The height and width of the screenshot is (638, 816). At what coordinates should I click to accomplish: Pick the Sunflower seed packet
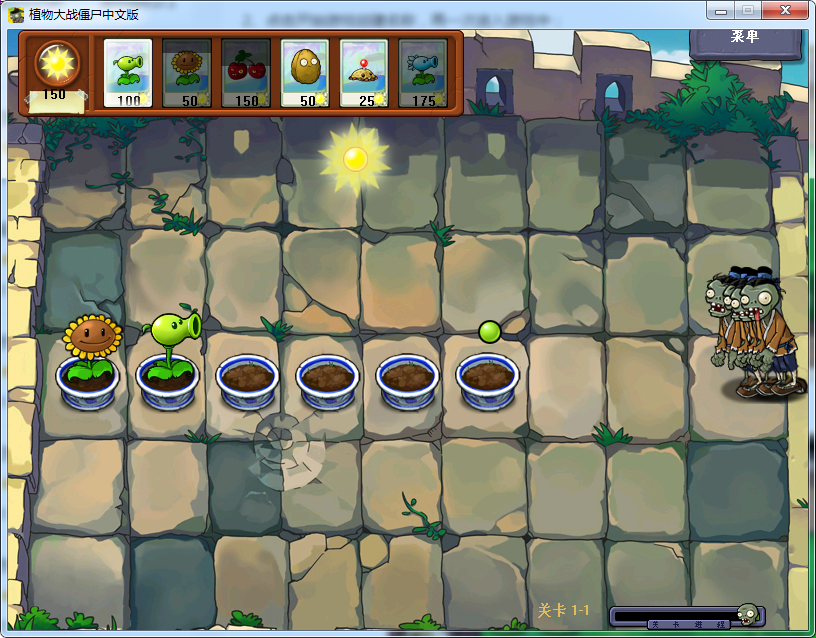186,72
